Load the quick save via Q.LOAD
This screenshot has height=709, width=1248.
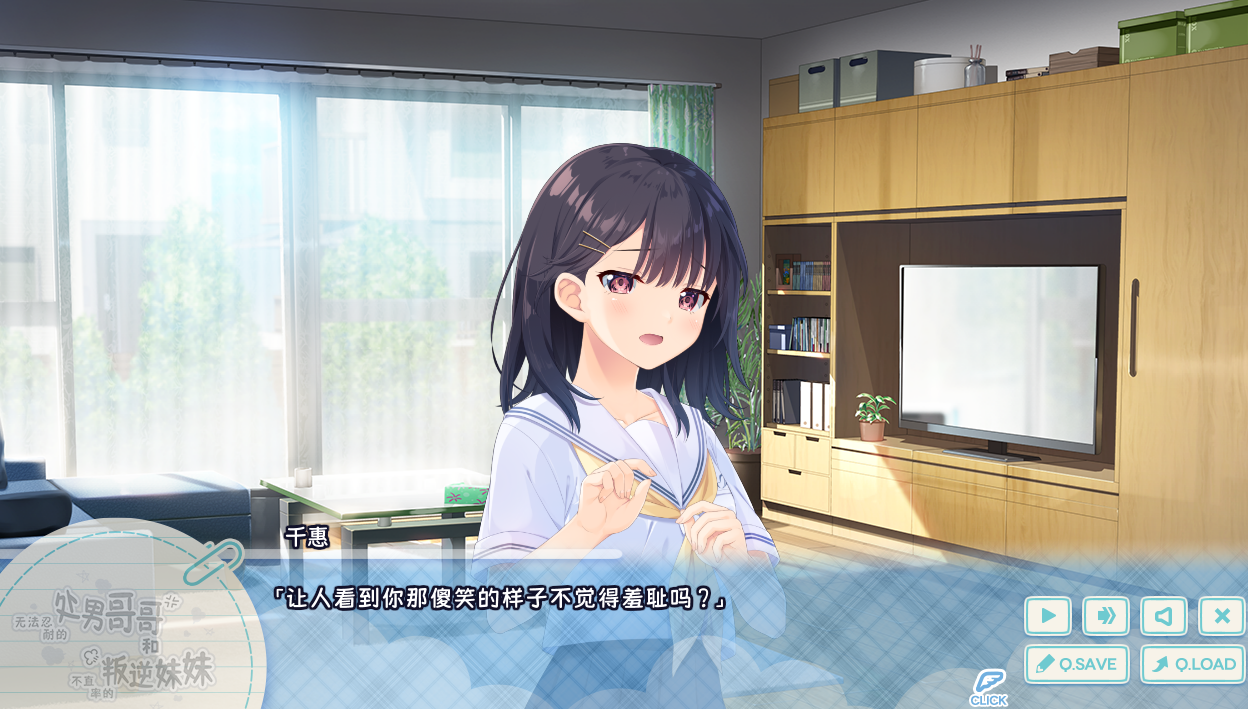click(1192, 664)
